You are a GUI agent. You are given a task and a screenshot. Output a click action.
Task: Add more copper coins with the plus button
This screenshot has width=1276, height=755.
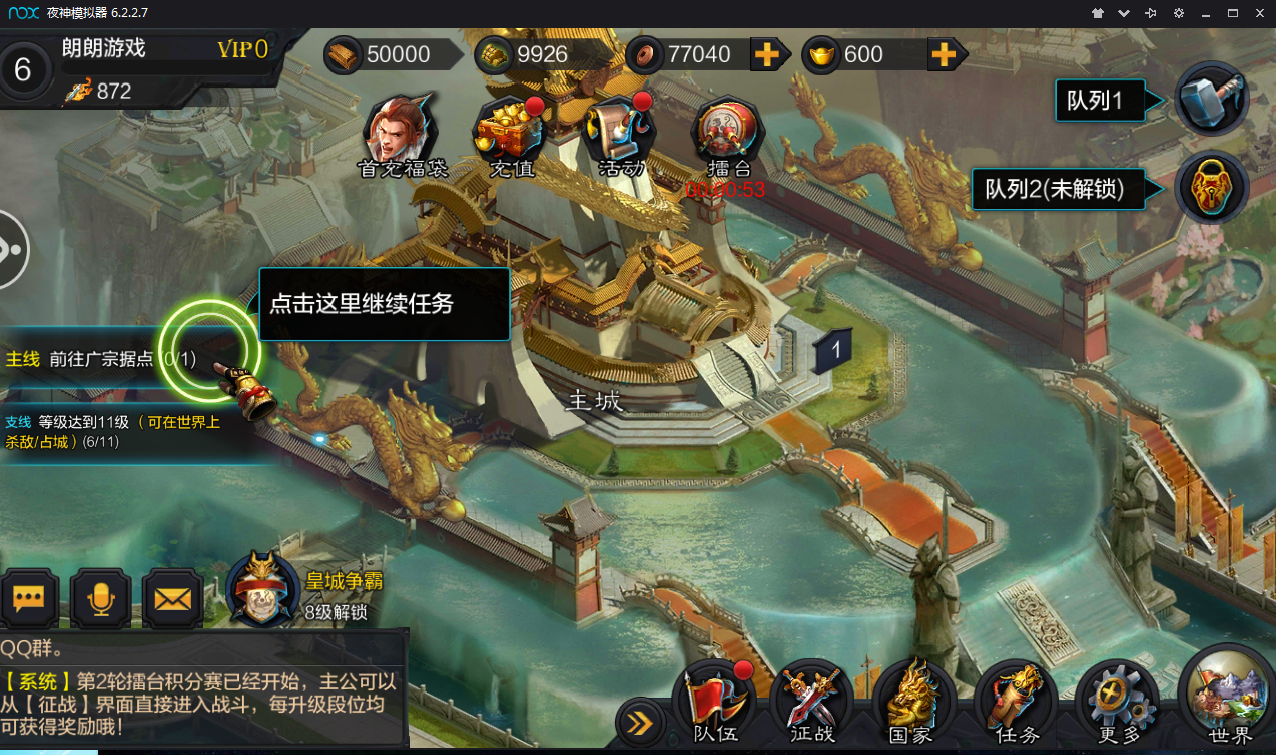[x=767, y=54]
